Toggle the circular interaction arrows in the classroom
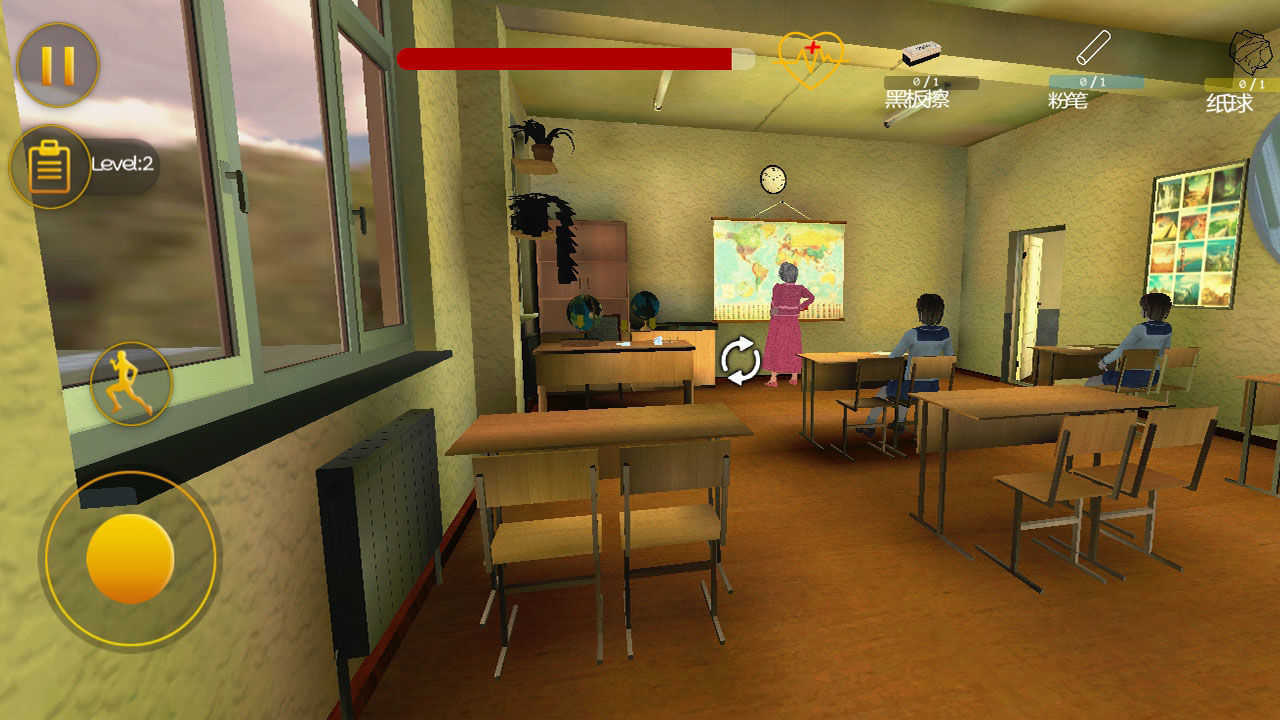Viewport: 1280px width, 720px height. pos(741,362)
